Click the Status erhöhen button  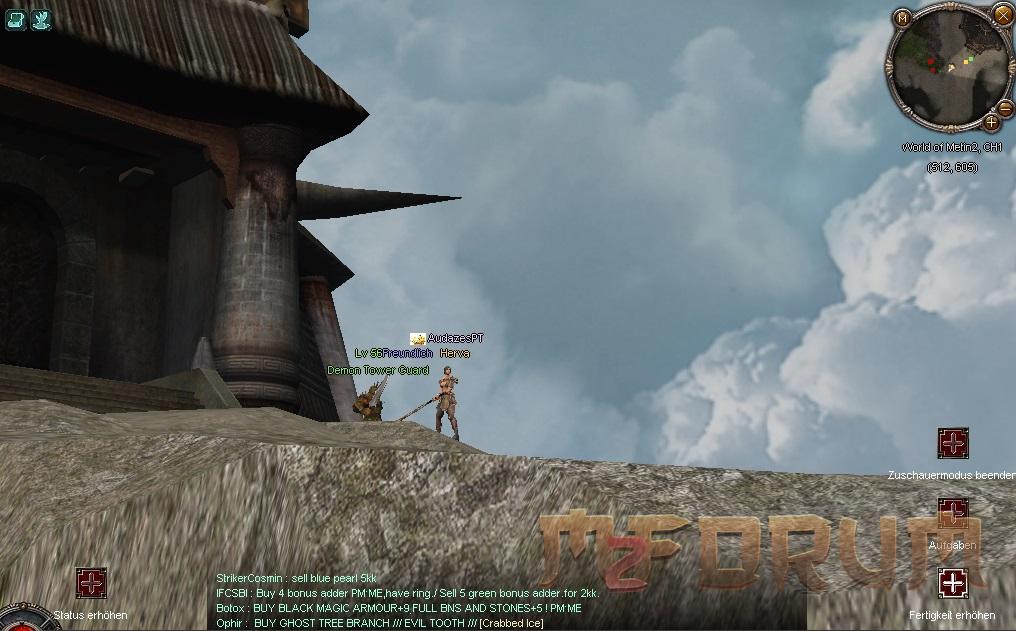coord(91,583)
